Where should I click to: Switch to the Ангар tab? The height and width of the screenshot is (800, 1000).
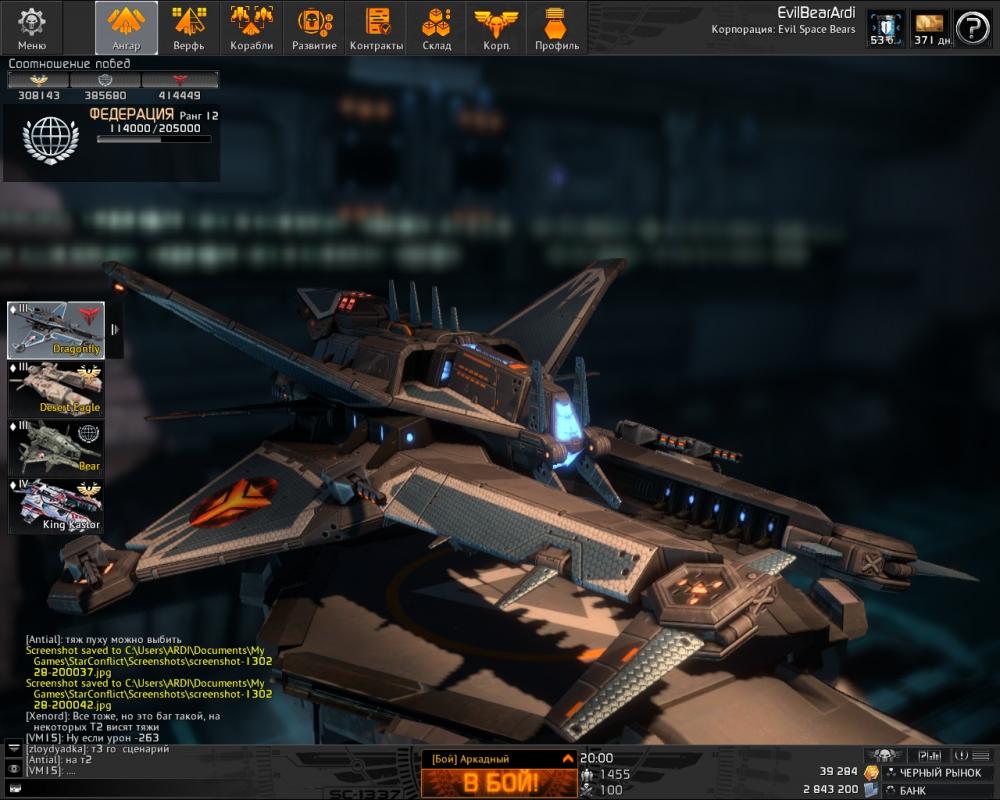click(x=127, y=27)
